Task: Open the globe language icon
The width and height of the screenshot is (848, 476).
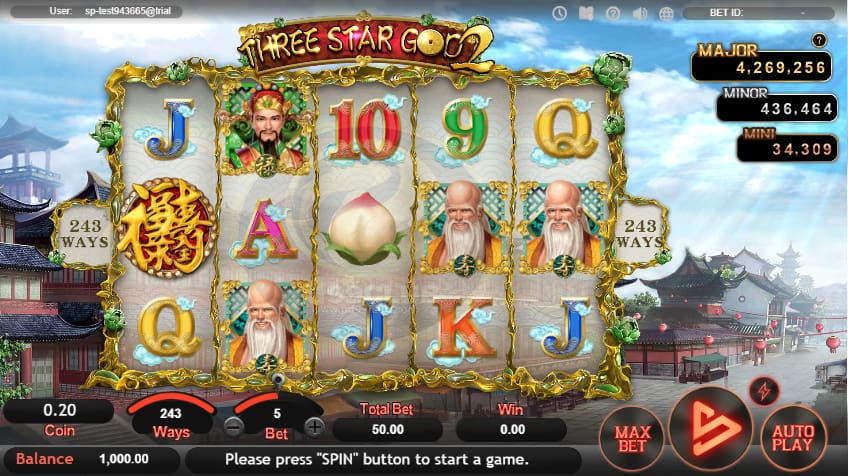Action: (x=666, y=13)
